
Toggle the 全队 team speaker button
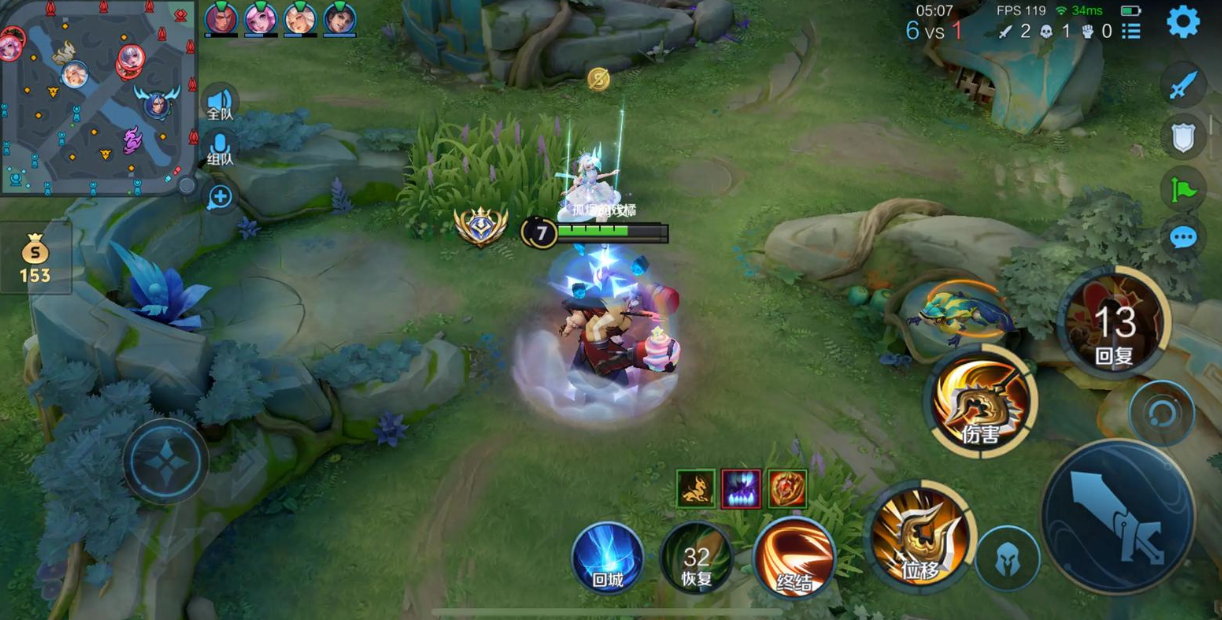click(x=220, y=103)
